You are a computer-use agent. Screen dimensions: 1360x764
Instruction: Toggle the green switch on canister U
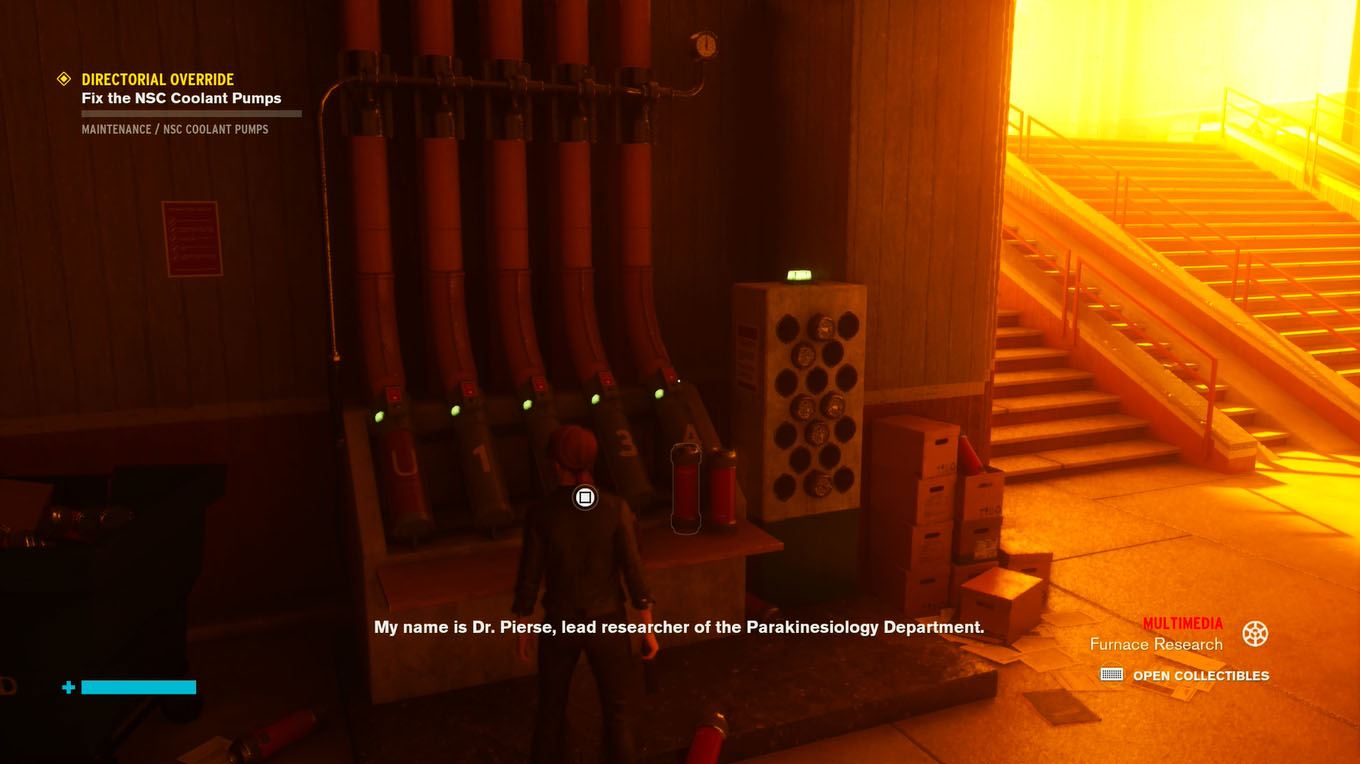tap(380, 417)
